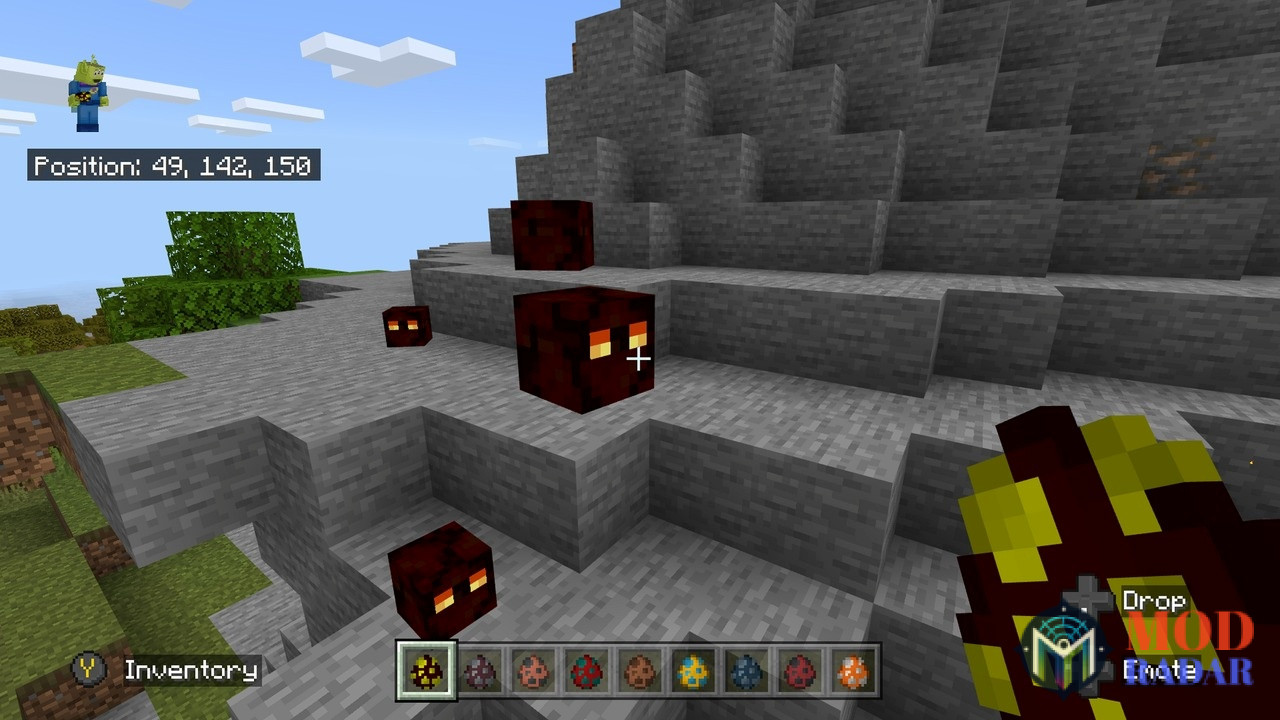Select the gray spawn egg beside the selected slot
Viewport: 1280px width, 720px height.
[x=481, y=673]
